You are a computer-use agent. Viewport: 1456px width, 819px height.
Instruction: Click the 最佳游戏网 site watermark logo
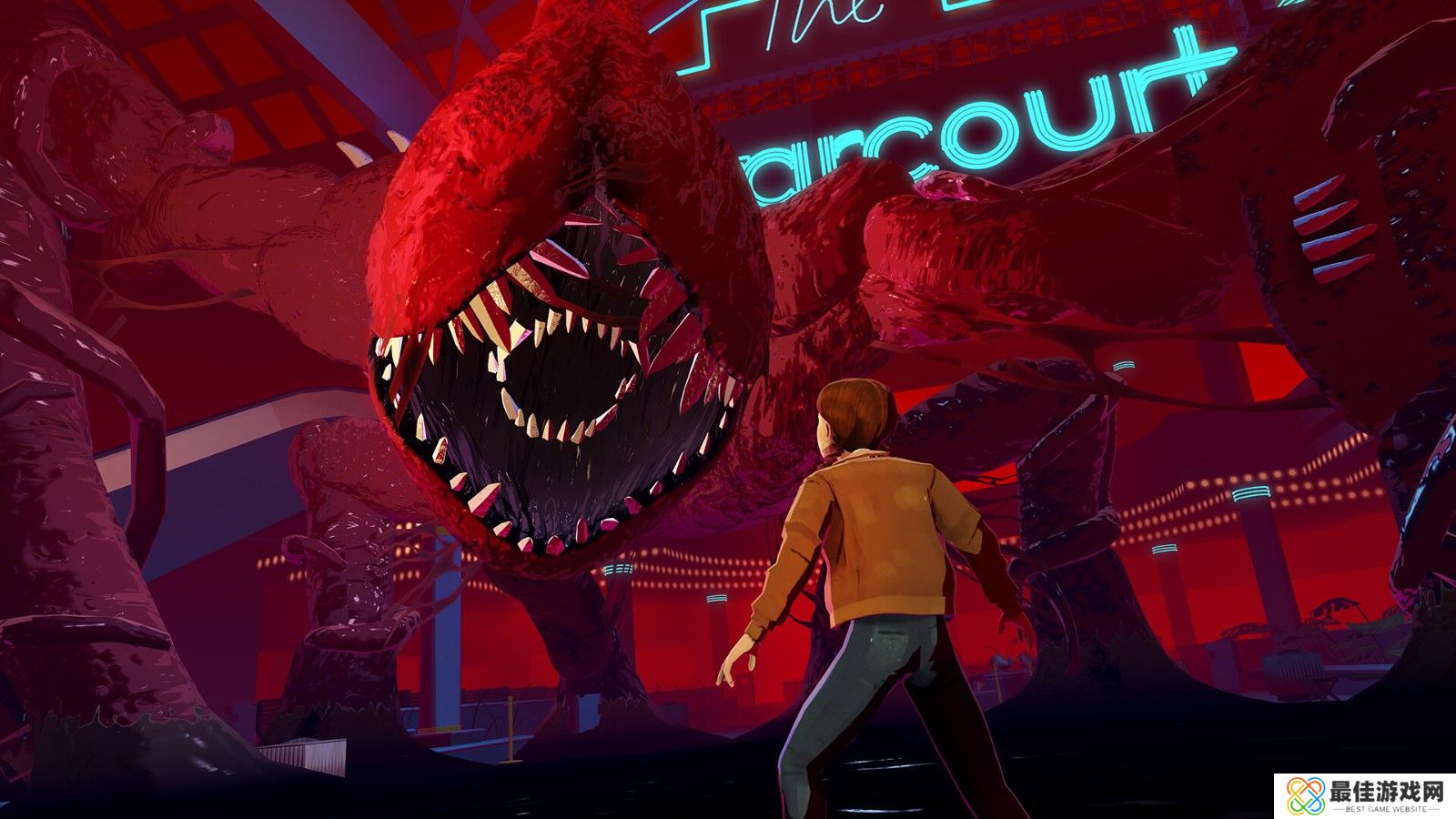point(1364,795)
